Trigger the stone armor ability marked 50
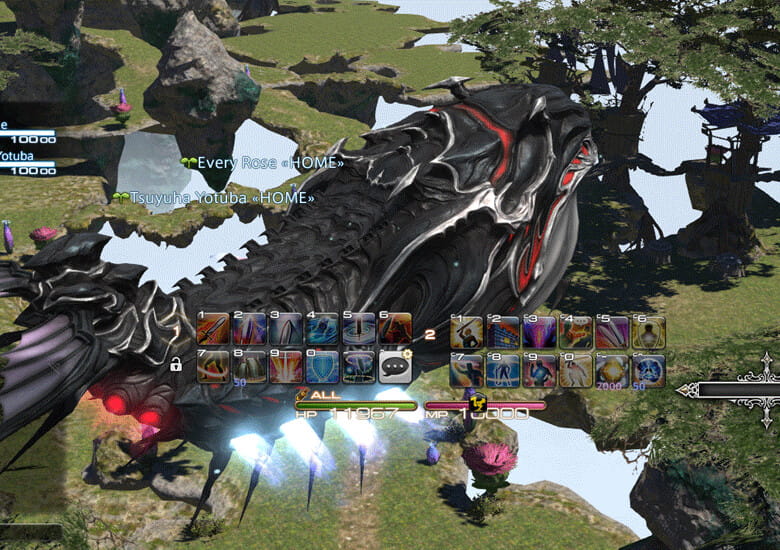780x550 pixels. (x=248, y=367)
